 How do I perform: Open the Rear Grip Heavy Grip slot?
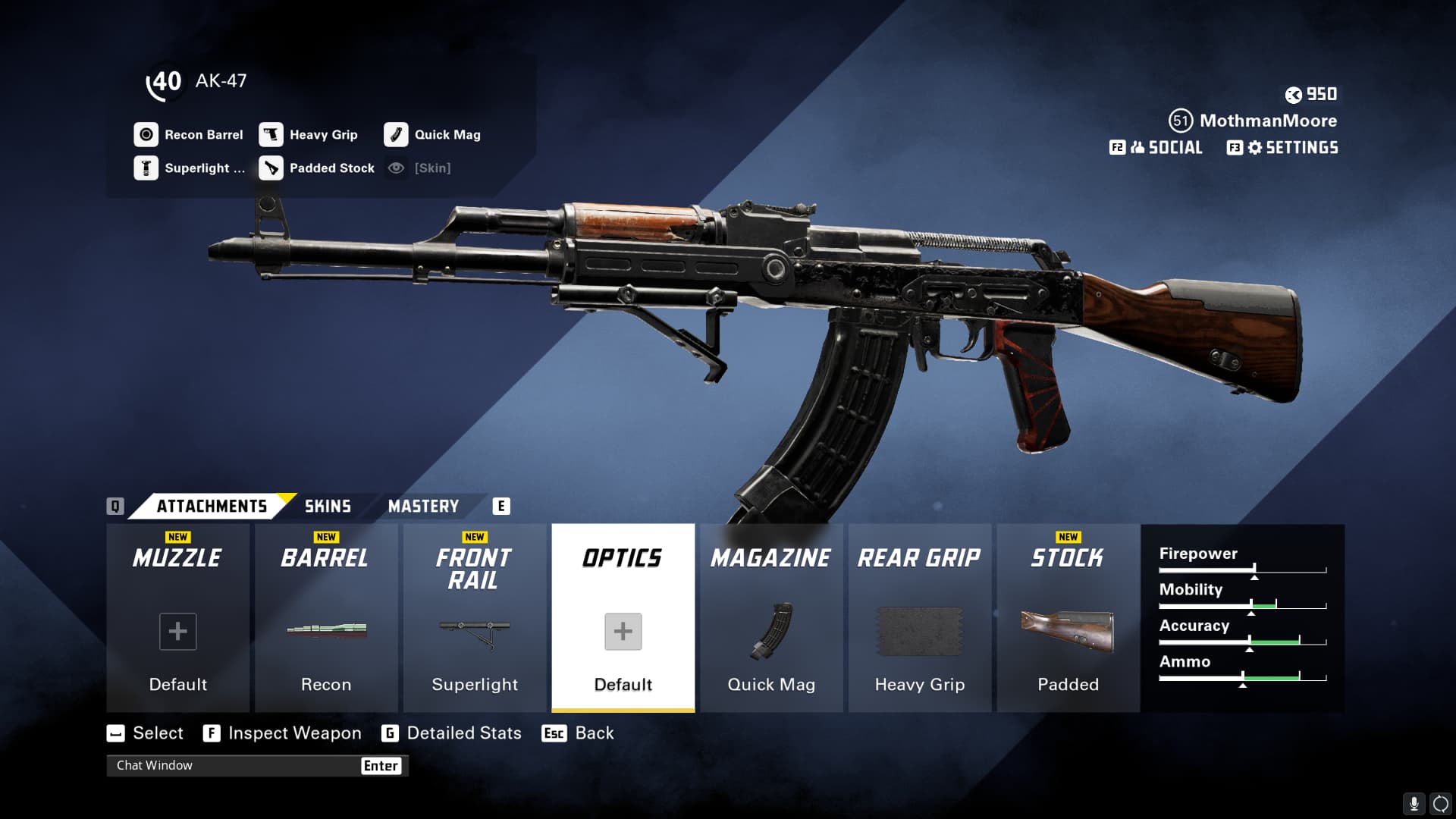click(x=919, y=618)
